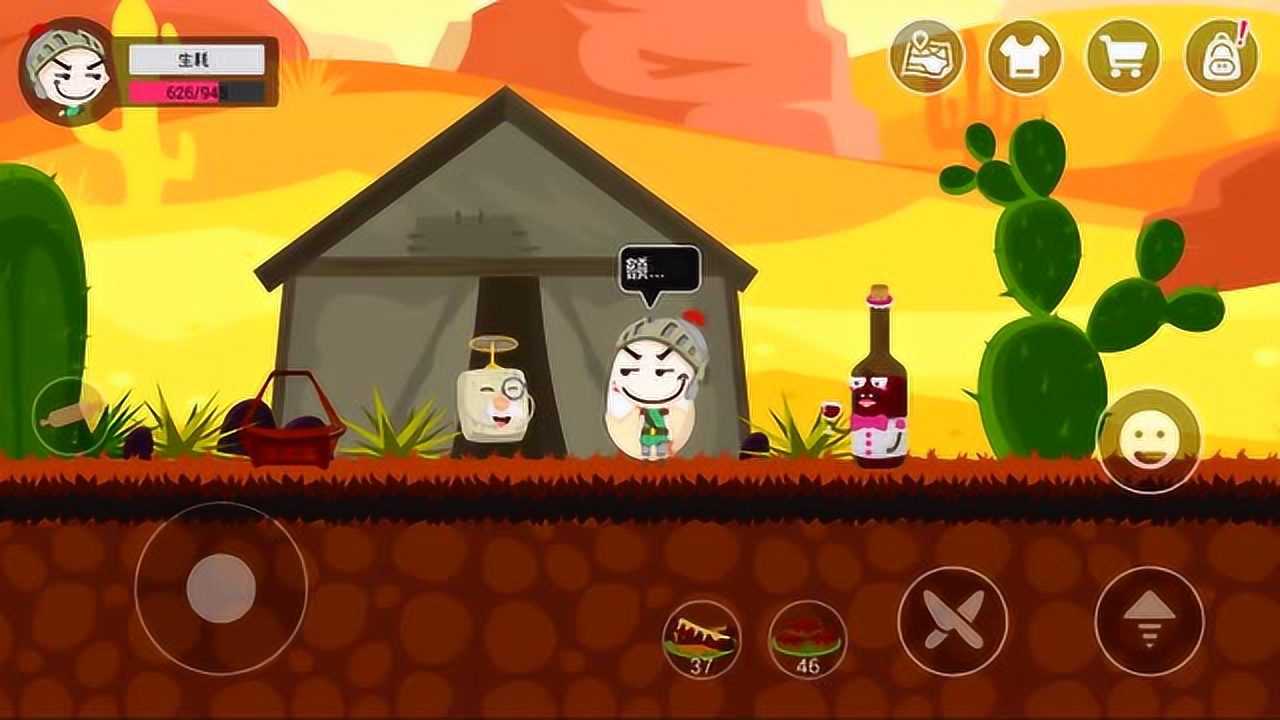This screenshot has width=1280, height=720.
Task: Attack with the crossed swords button
Action: point(952,621)
